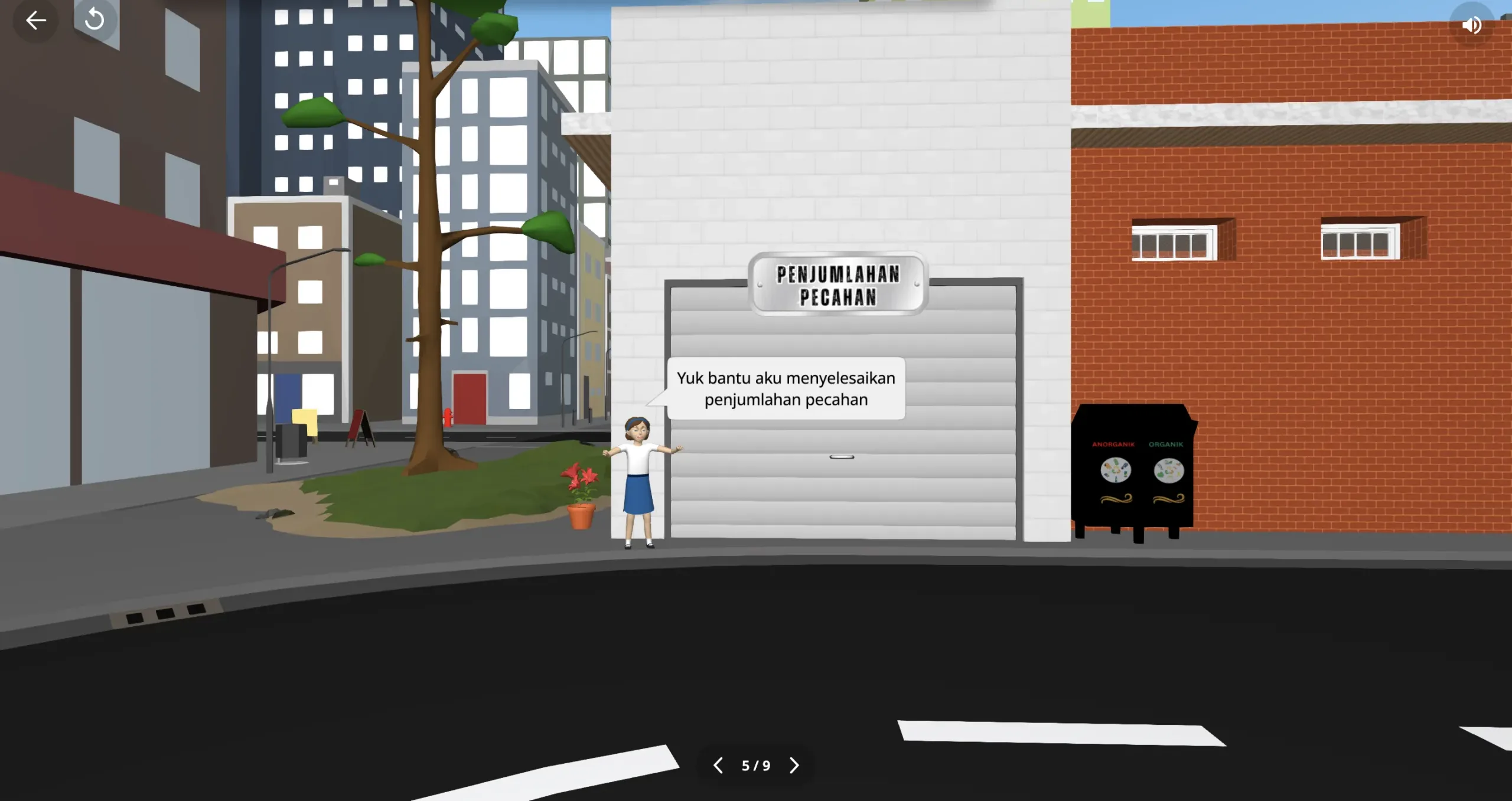The image size is (1512, 801).
Task: Click the back arrow at top left
Action: pos(35,19)
